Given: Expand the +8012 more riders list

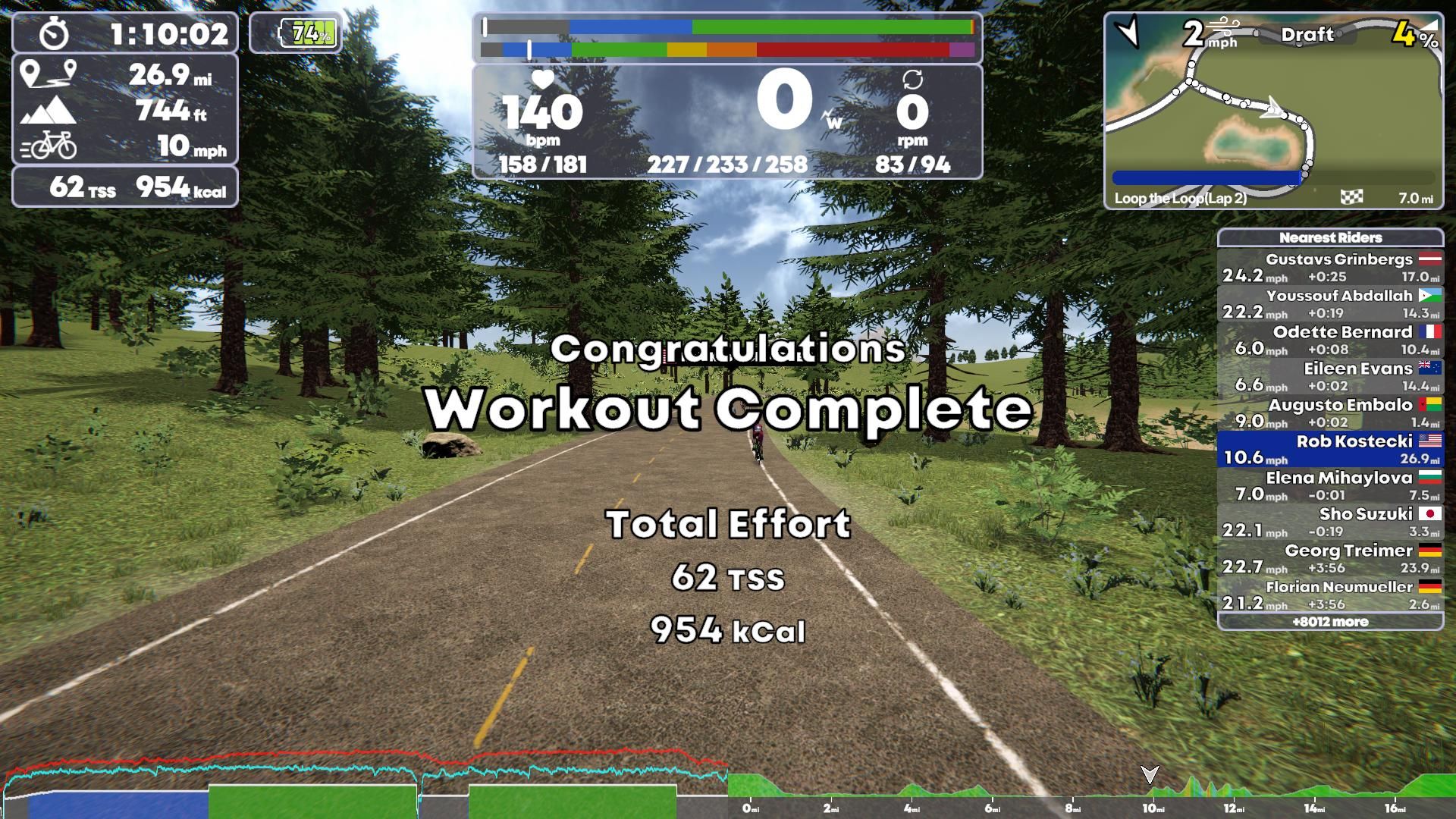Looking at the screenshot, I should click(x=1332, y=621).
